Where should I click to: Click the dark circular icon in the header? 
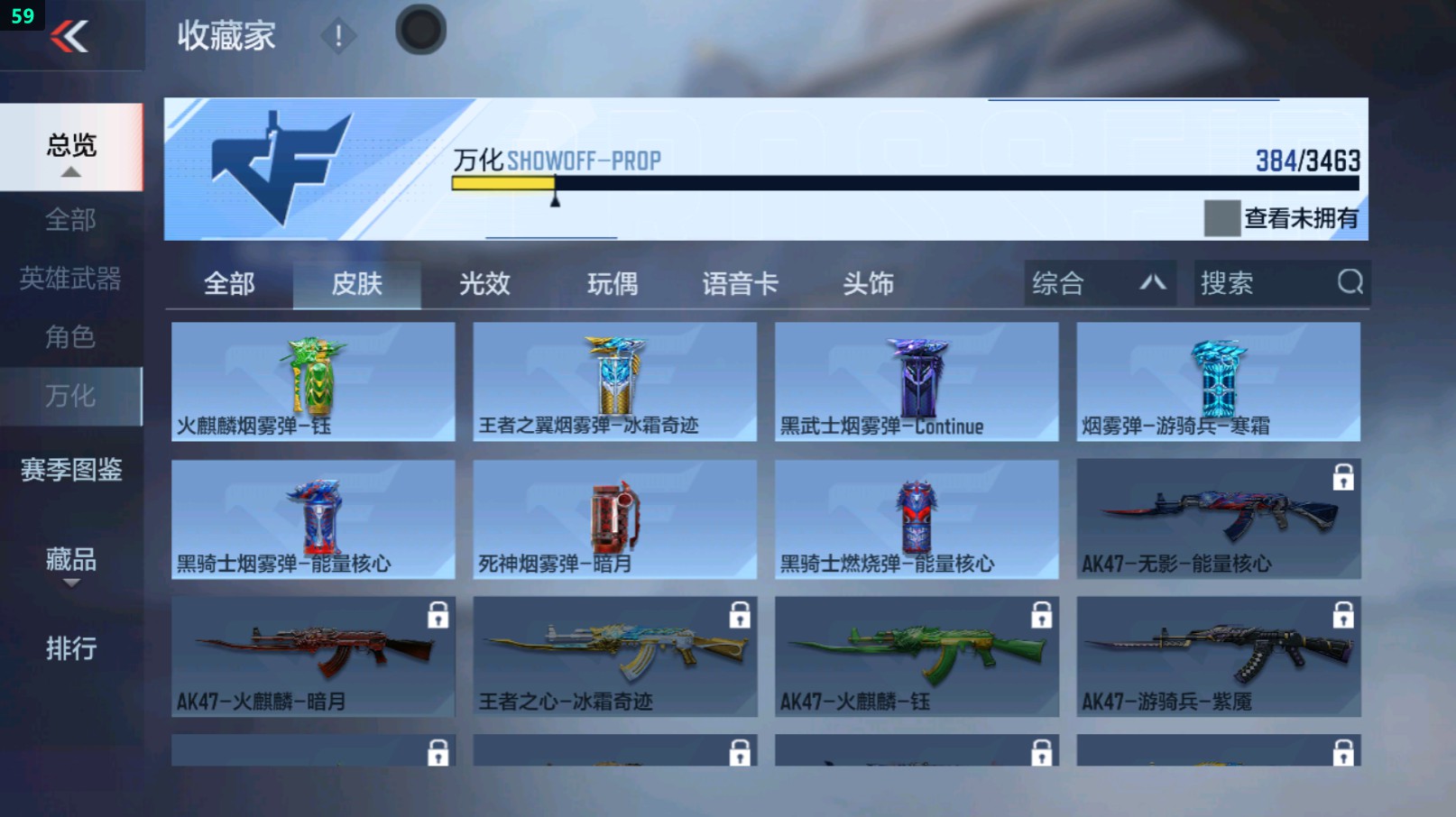tap(419, 28)
